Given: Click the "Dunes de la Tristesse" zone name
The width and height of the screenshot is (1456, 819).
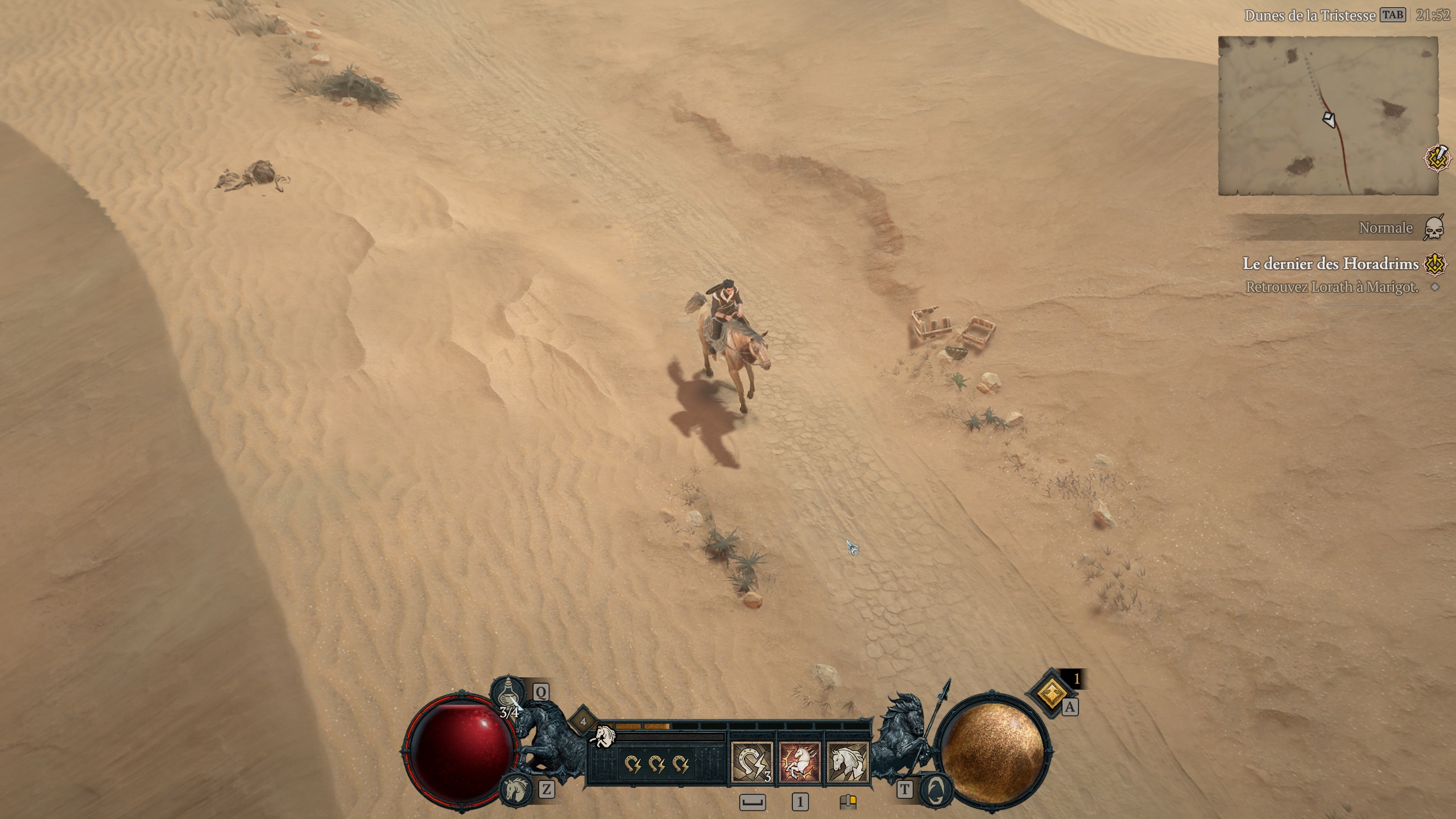Looking at the screenshot, I should 1309,16.
